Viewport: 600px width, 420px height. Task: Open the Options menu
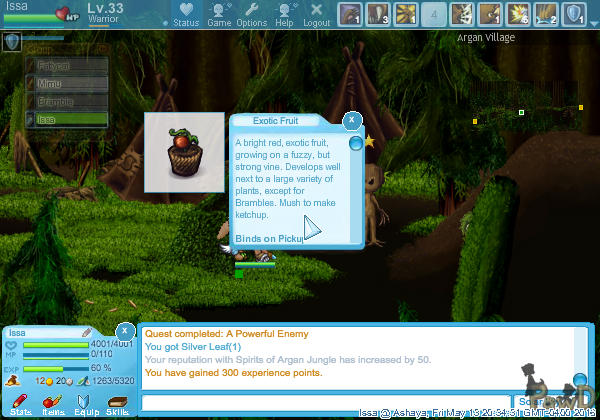(x=252, y=14)
